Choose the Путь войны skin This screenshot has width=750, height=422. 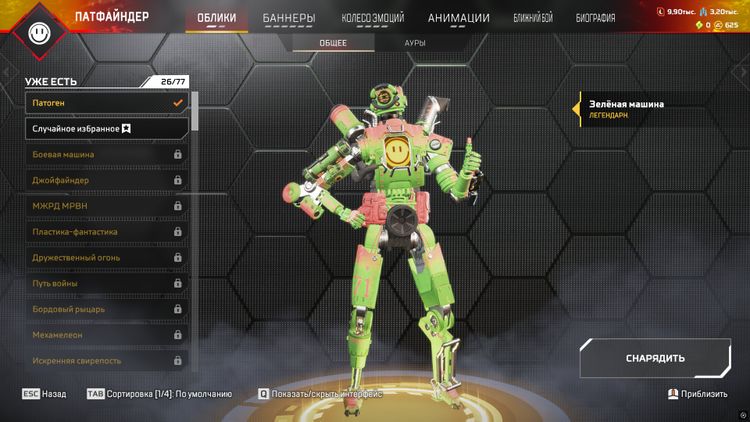[x=107, y=283]
